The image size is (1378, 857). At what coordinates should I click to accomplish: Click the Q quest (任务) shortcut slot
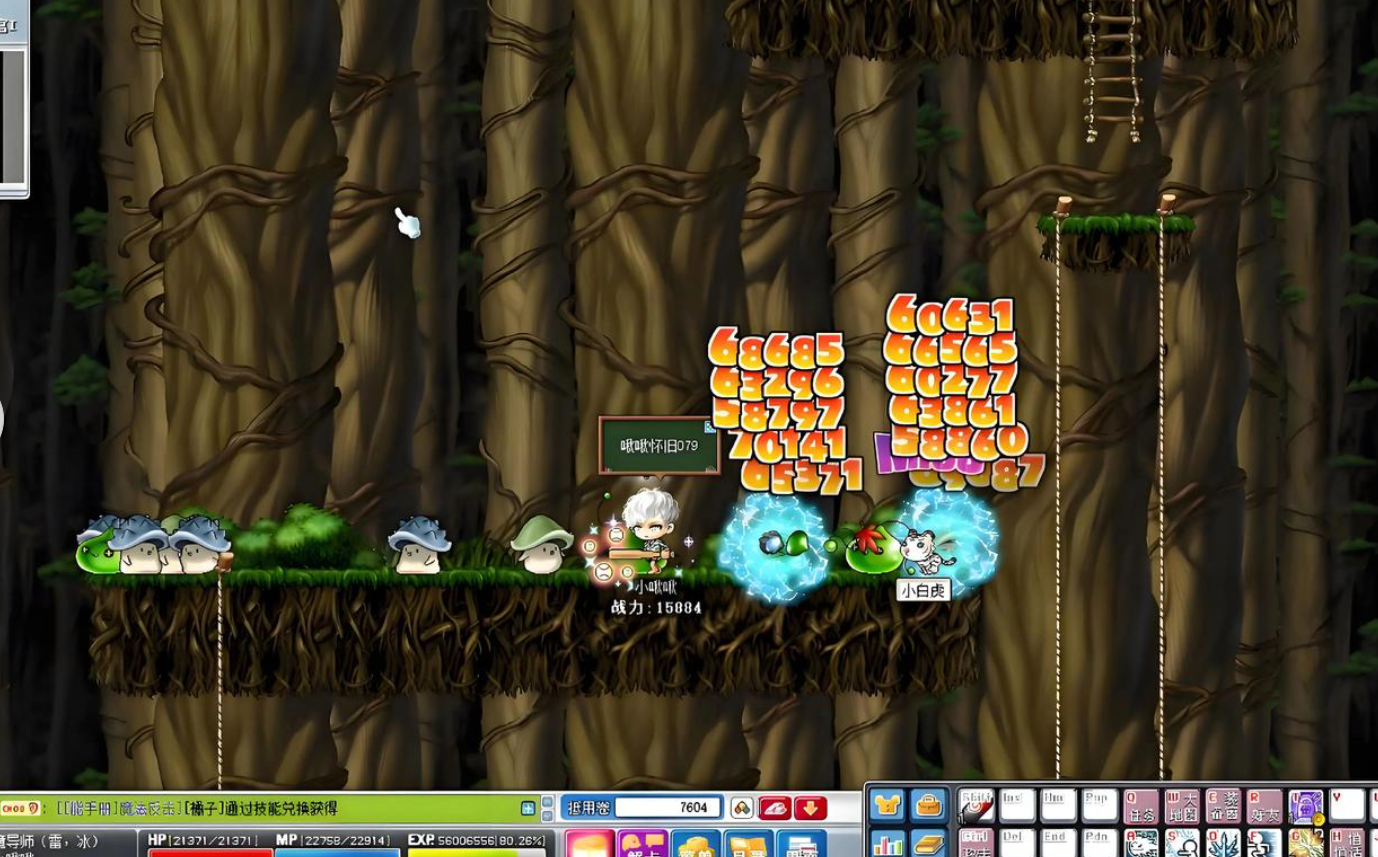tap(1141, 806)
